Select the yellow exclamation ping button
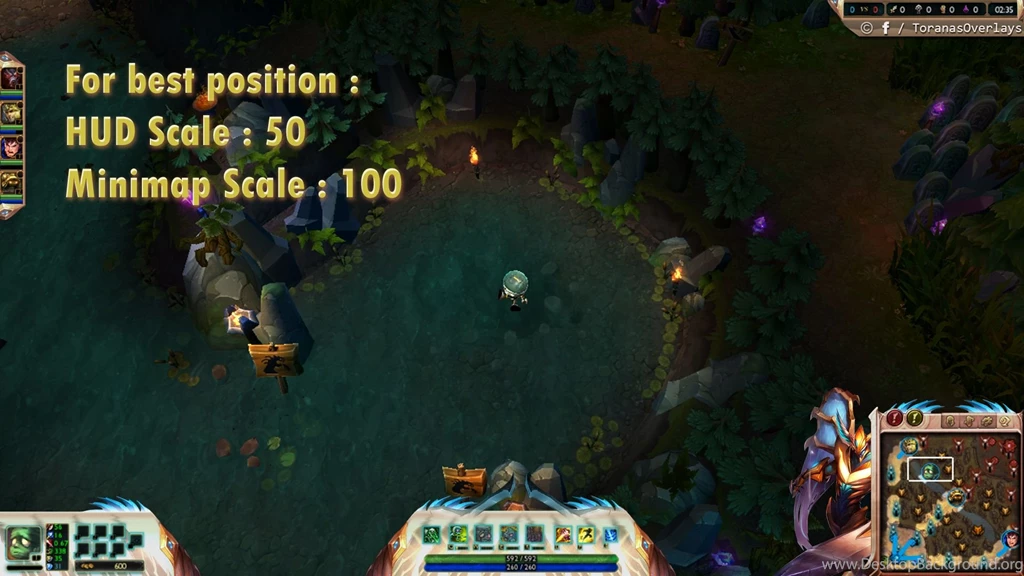 (914, 419)
